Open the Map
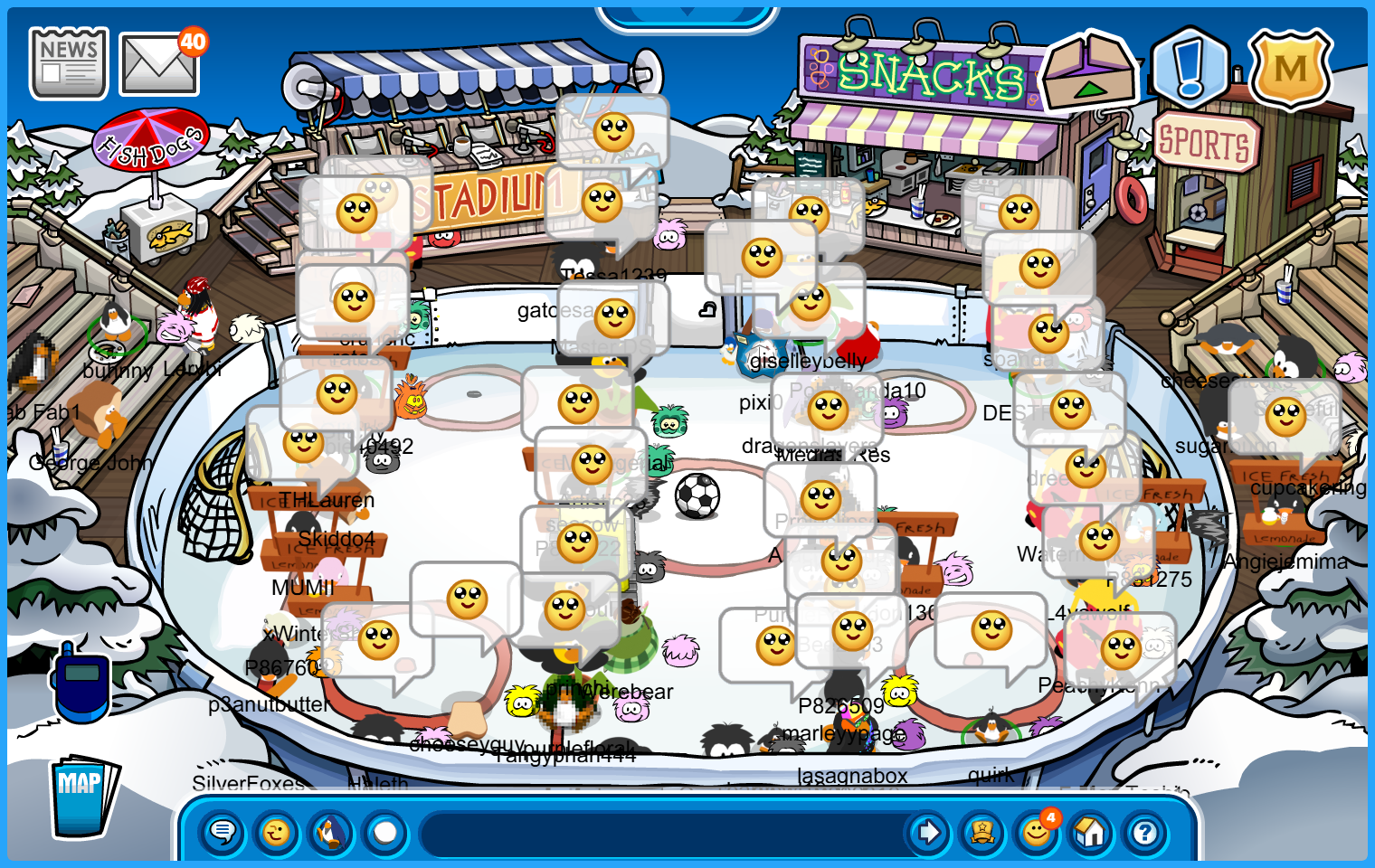 tap(82, 796)
